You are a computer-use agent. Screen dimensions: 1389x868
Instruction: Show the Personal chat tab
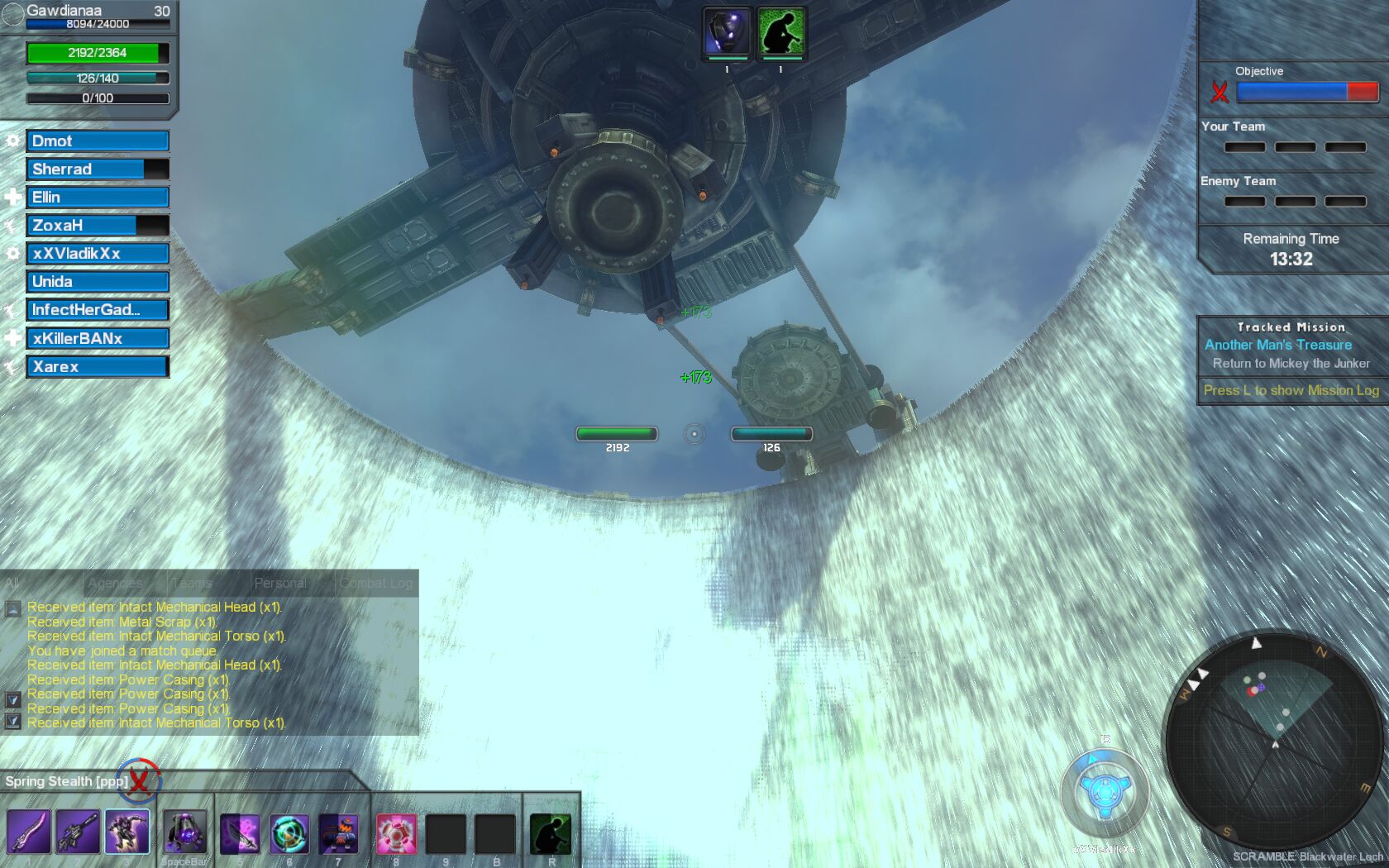(x=280, y=583)
